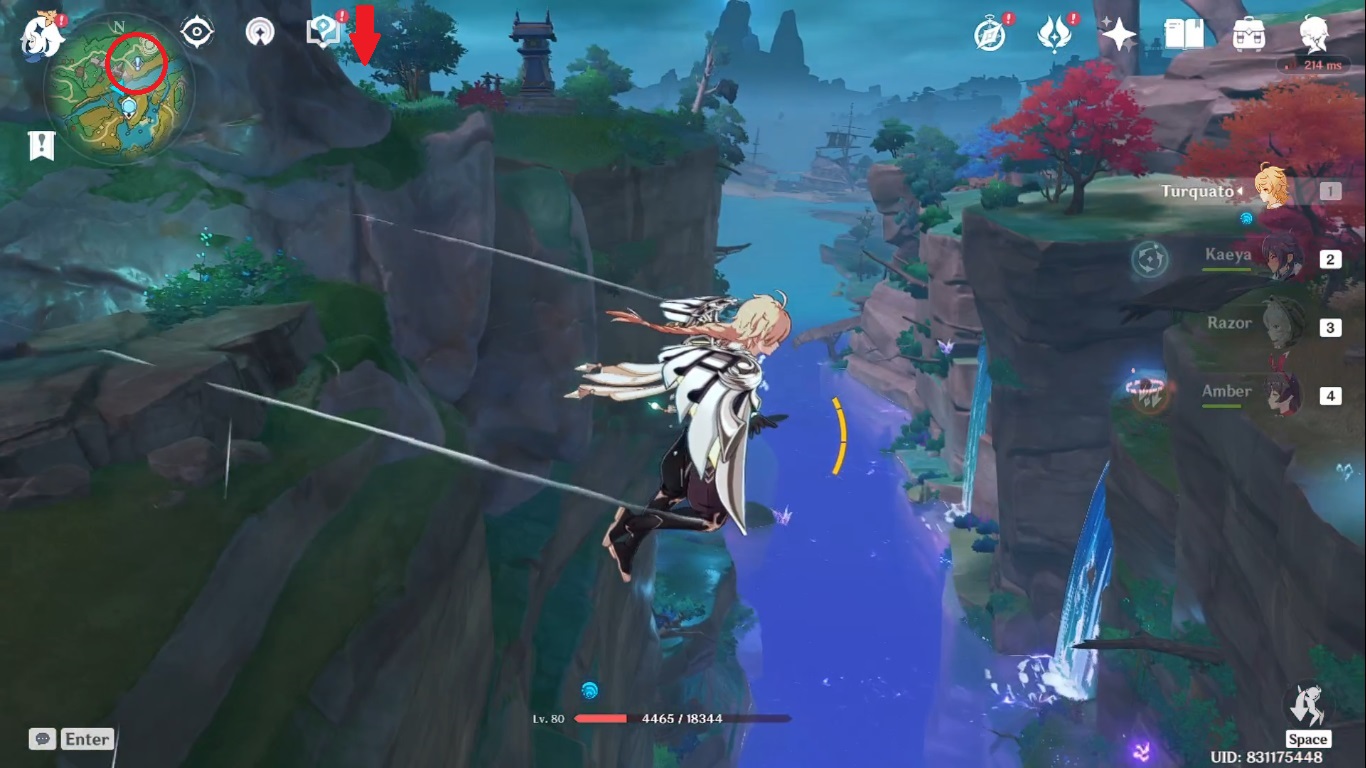Open the inventory backpack icon

1248,35
